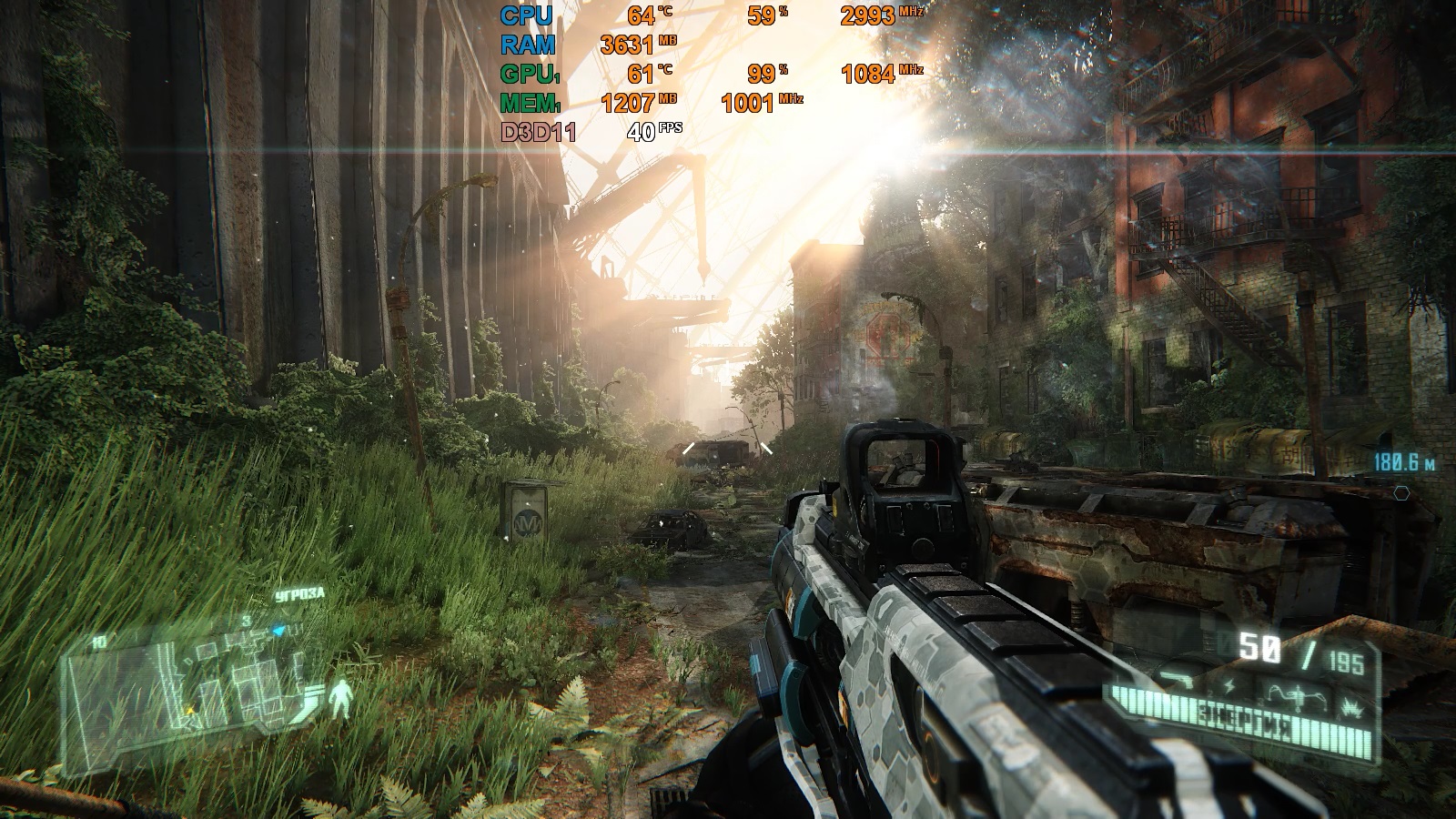
Task: Select the standing nanosuit stance icon
Action: 341,698
